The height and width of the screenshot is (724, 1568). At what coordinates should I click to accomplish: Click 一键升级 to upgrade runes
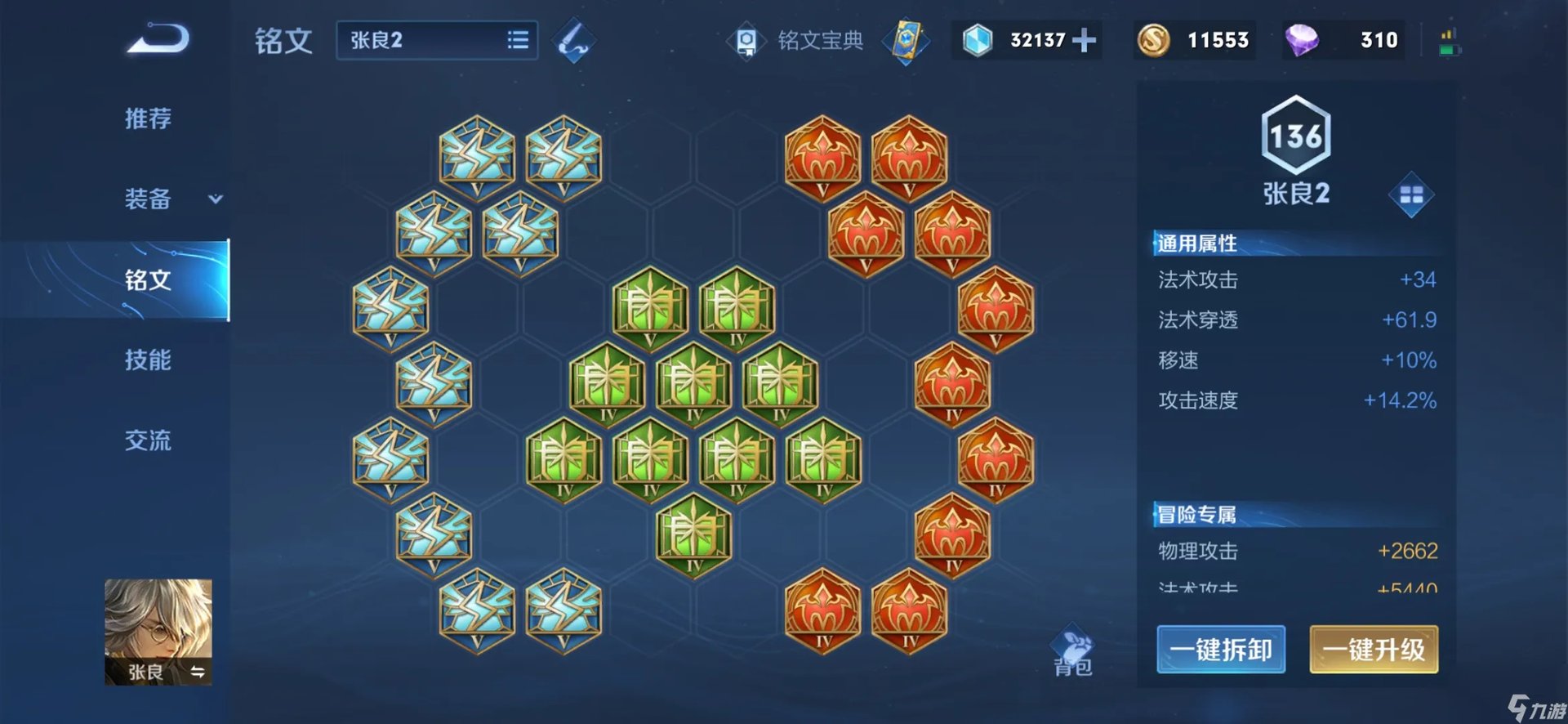click(1374, 650)
